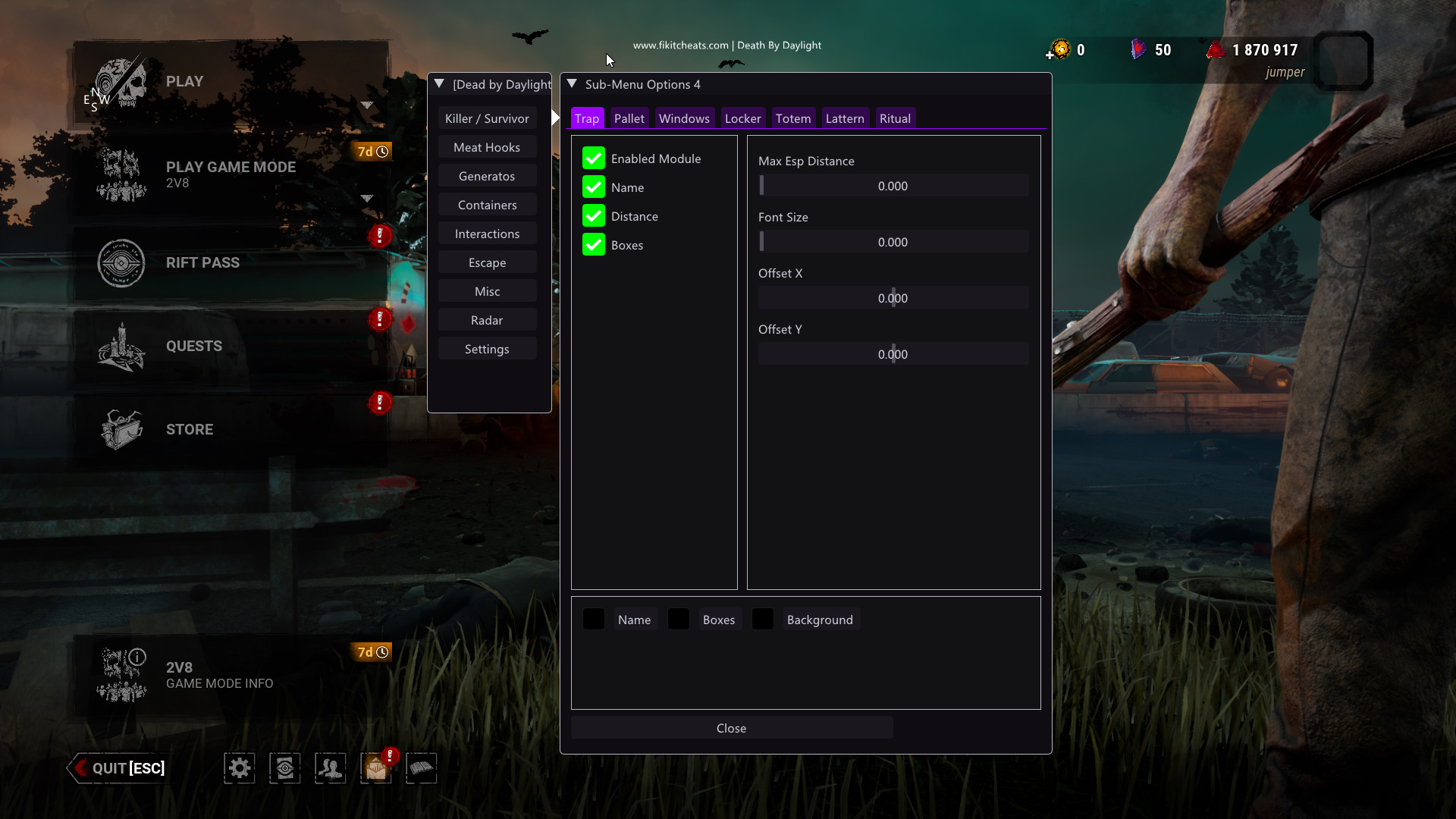1456x819 pixels.
Task: Open the jumper player profile frame
Action: pos(1343,61)
